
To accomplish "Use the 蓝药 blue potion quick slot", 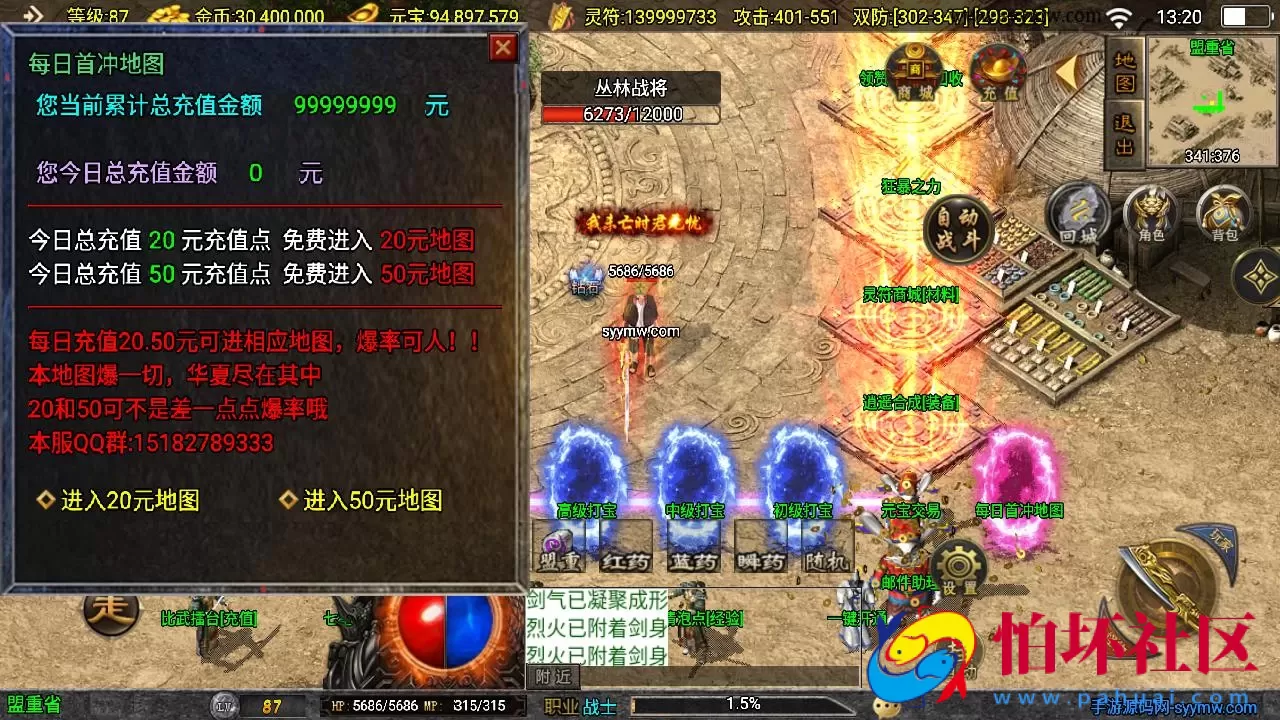I will point(695,550).
